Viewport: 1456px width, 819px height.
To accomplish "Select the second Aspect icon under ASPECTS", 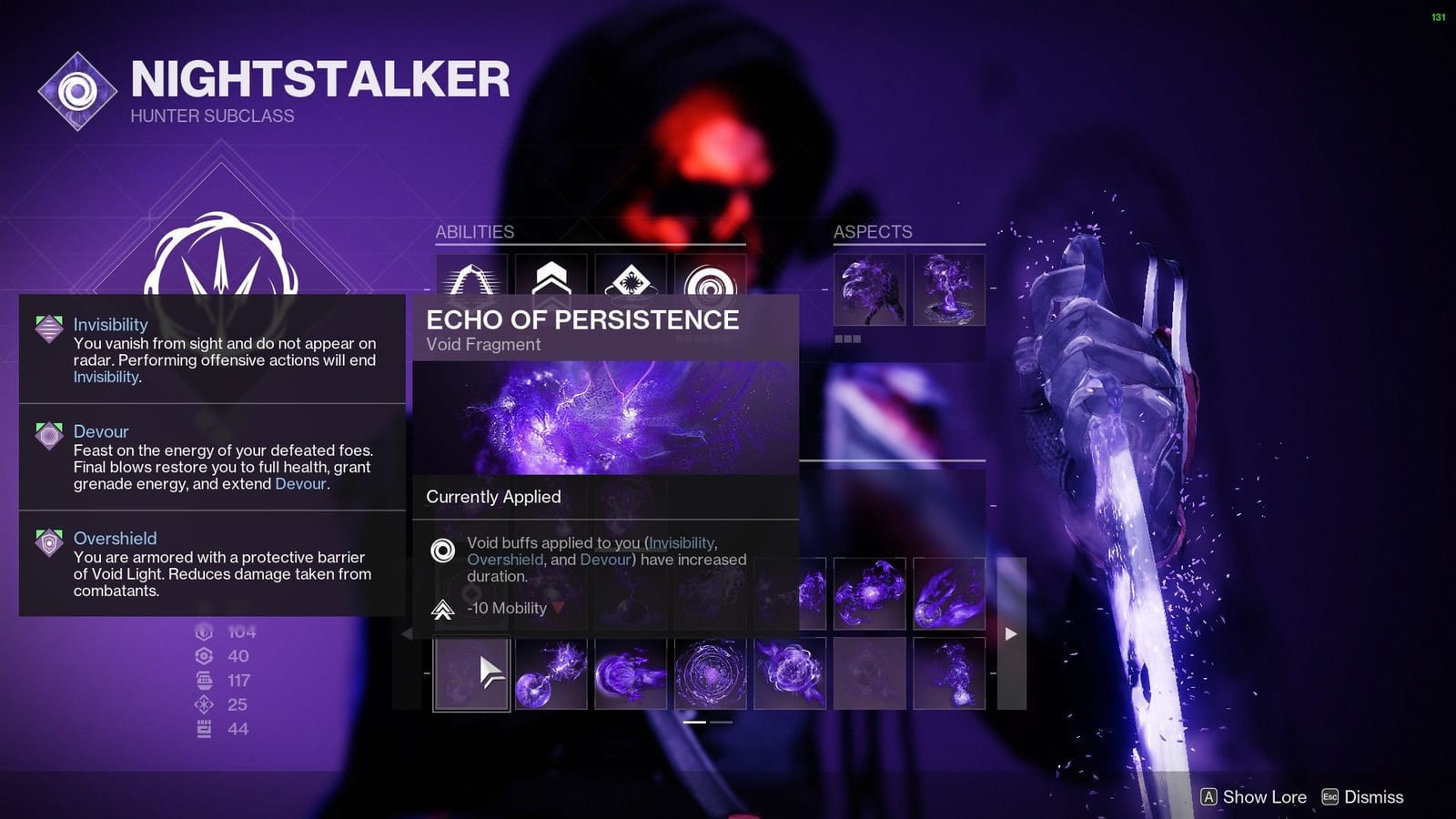I will pyautogui.click(x=949, y=291).
